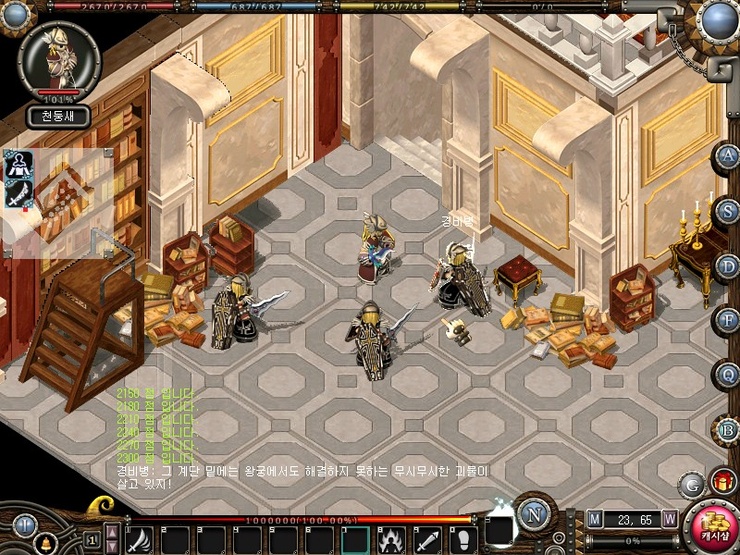This screenshot has height=555, width=740.
Task: Select the footprint skill hotbar slot
Action: click(x=461, y=539)
